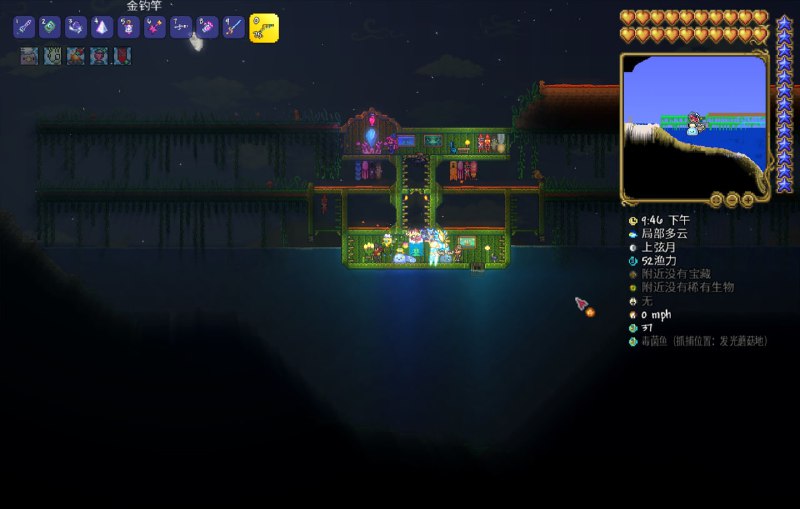Equip the pink pickaxe in slot 6

click(x=154, y=28)
